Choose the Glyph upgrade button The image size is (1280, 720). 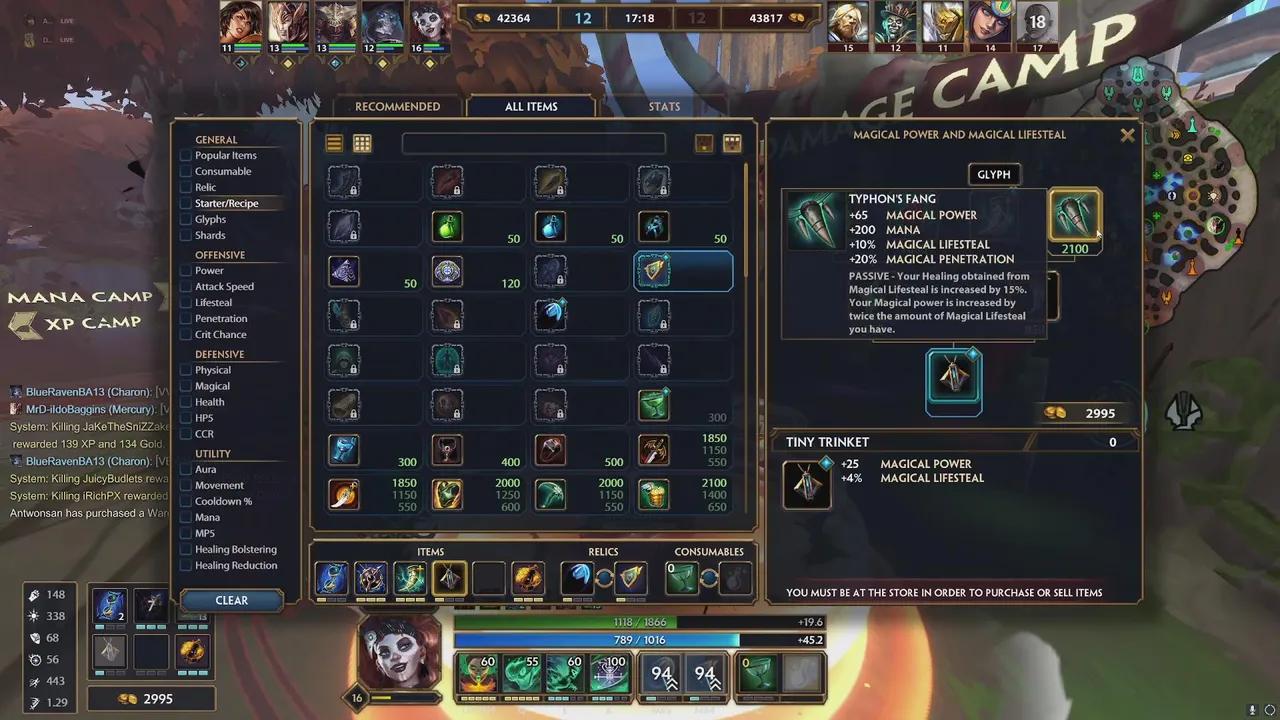[993, 175]
